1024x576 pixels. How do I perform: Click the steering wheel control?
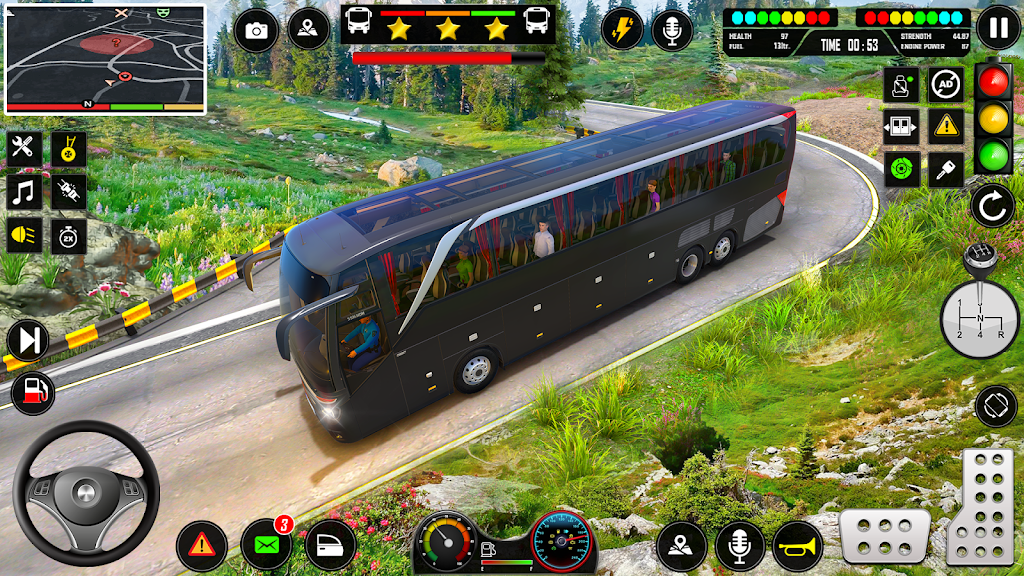coord(85,492)
